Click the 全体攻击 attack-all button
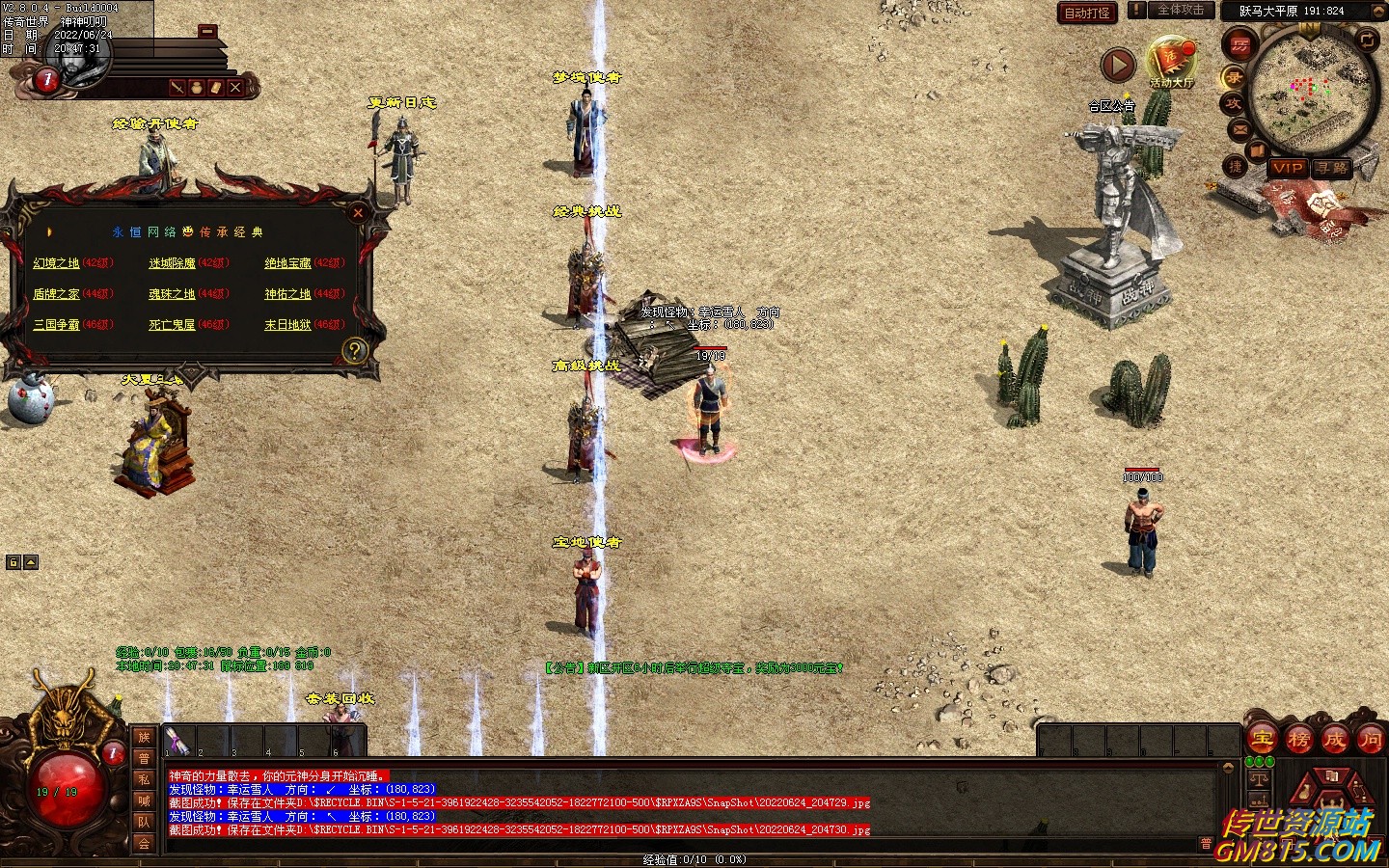Viewport: 1389px width, 868px height. (1180, 11)
